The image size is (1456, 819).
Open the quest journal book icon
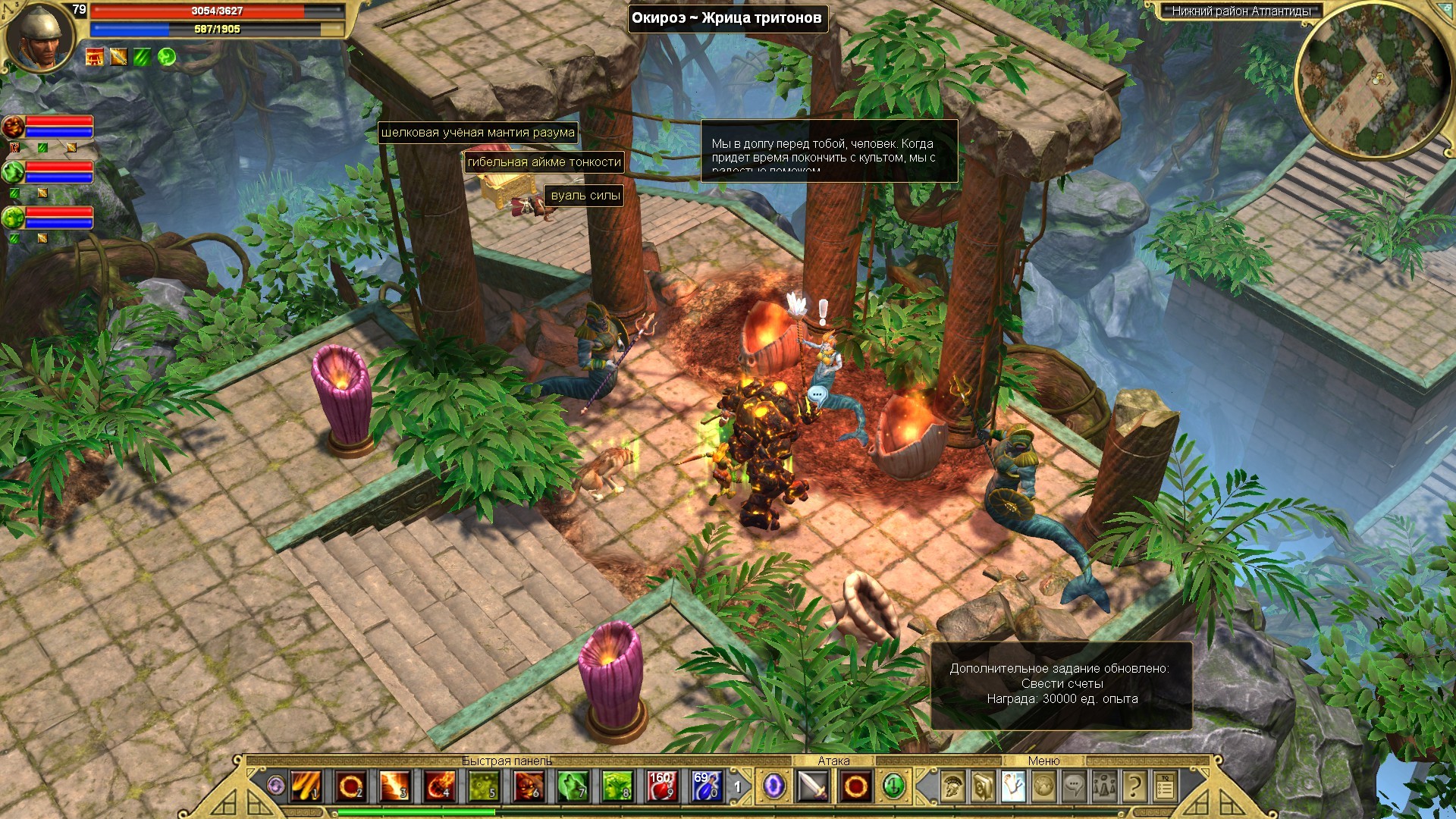pyautogui.click(x=983, y=787)
